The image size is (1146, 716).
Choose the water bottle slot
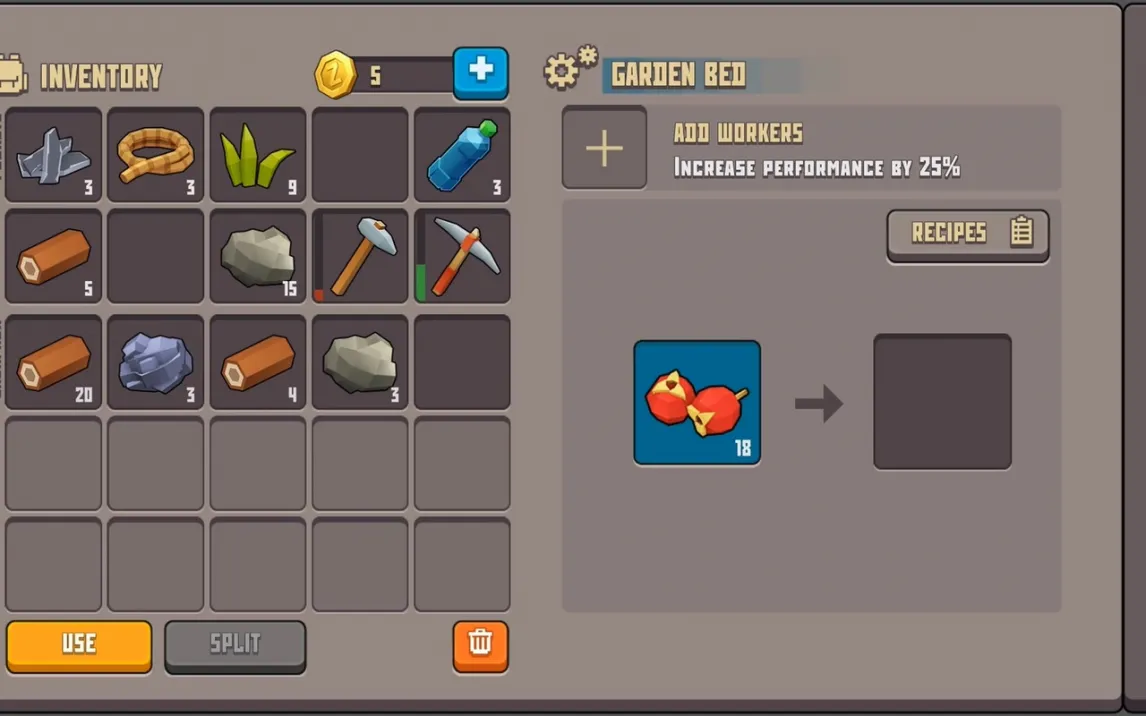462,155
